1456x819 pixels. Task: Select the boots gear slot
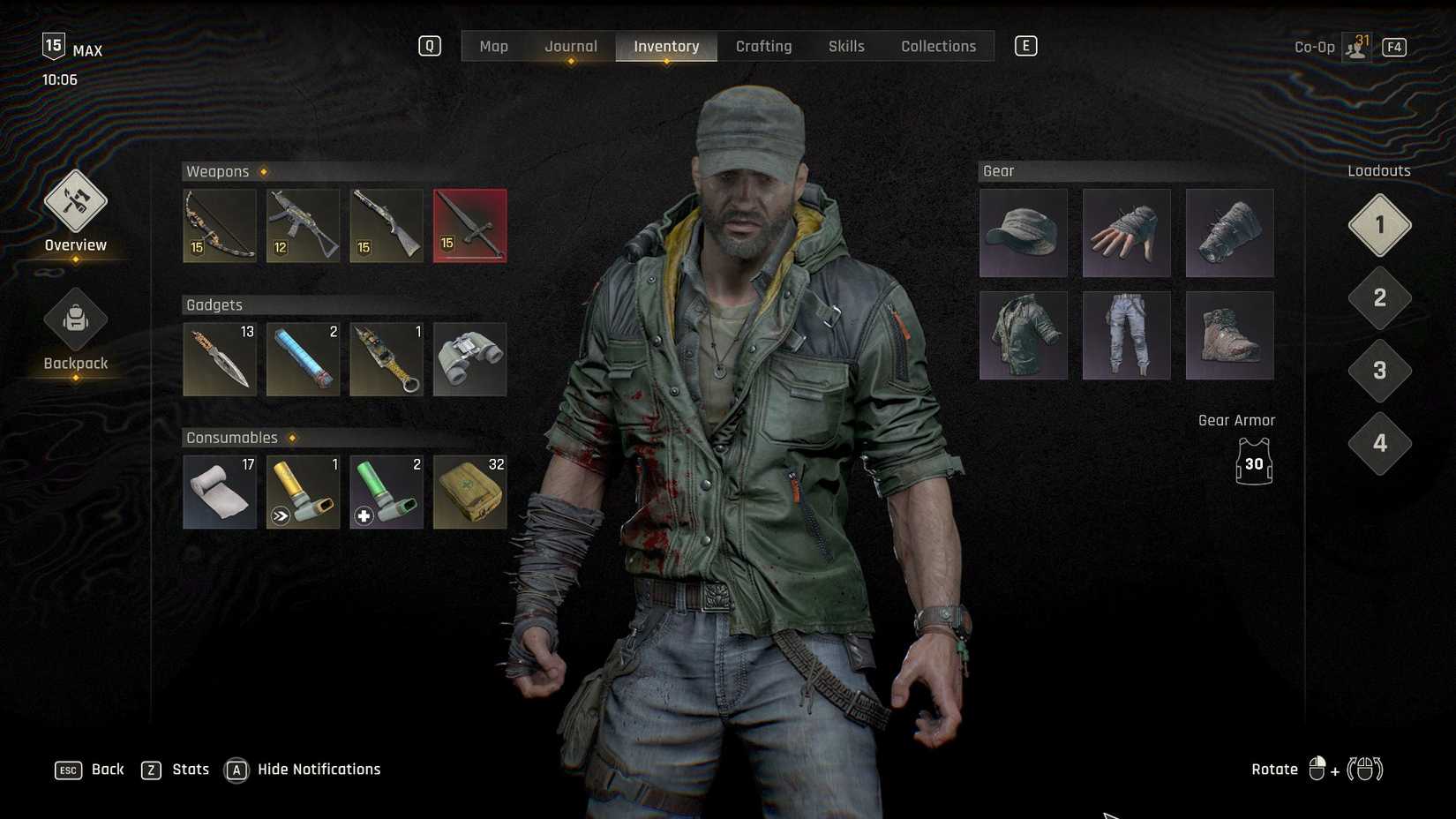tap(1229, 335)
